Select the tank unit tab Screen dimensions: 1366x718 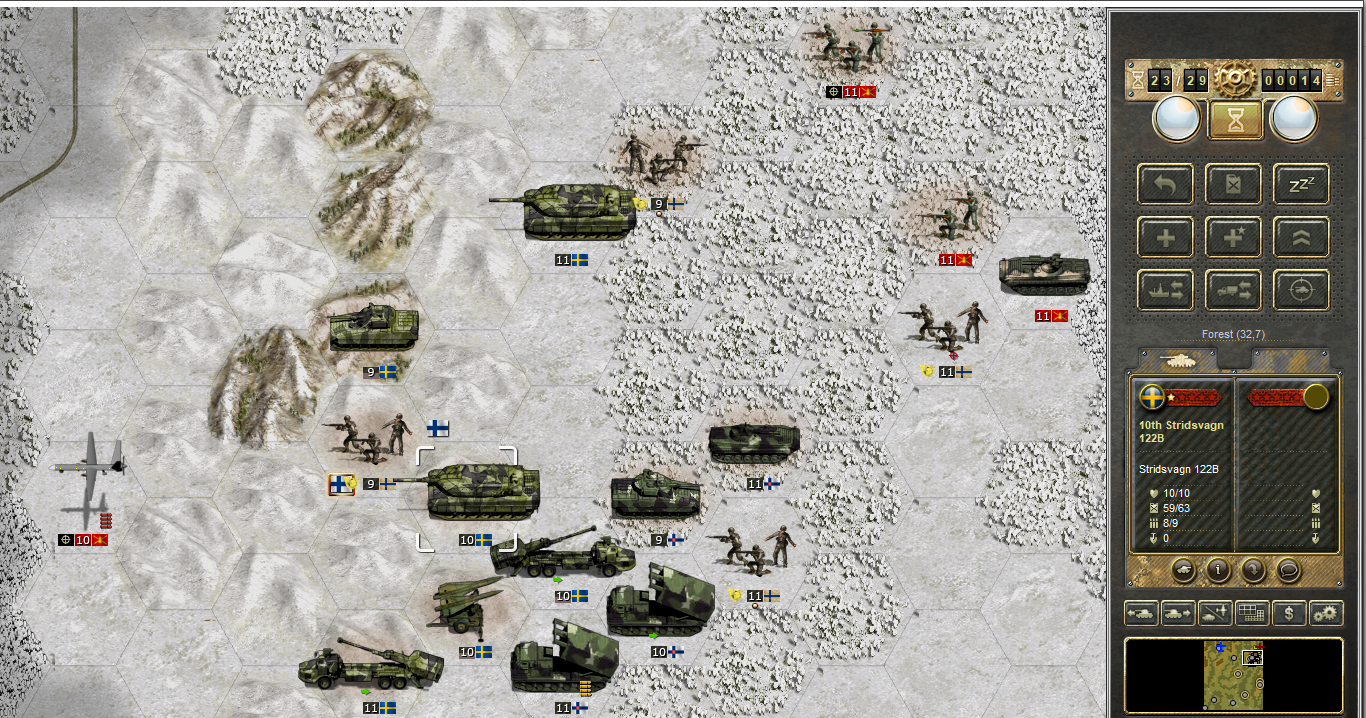pos(1176,359)
